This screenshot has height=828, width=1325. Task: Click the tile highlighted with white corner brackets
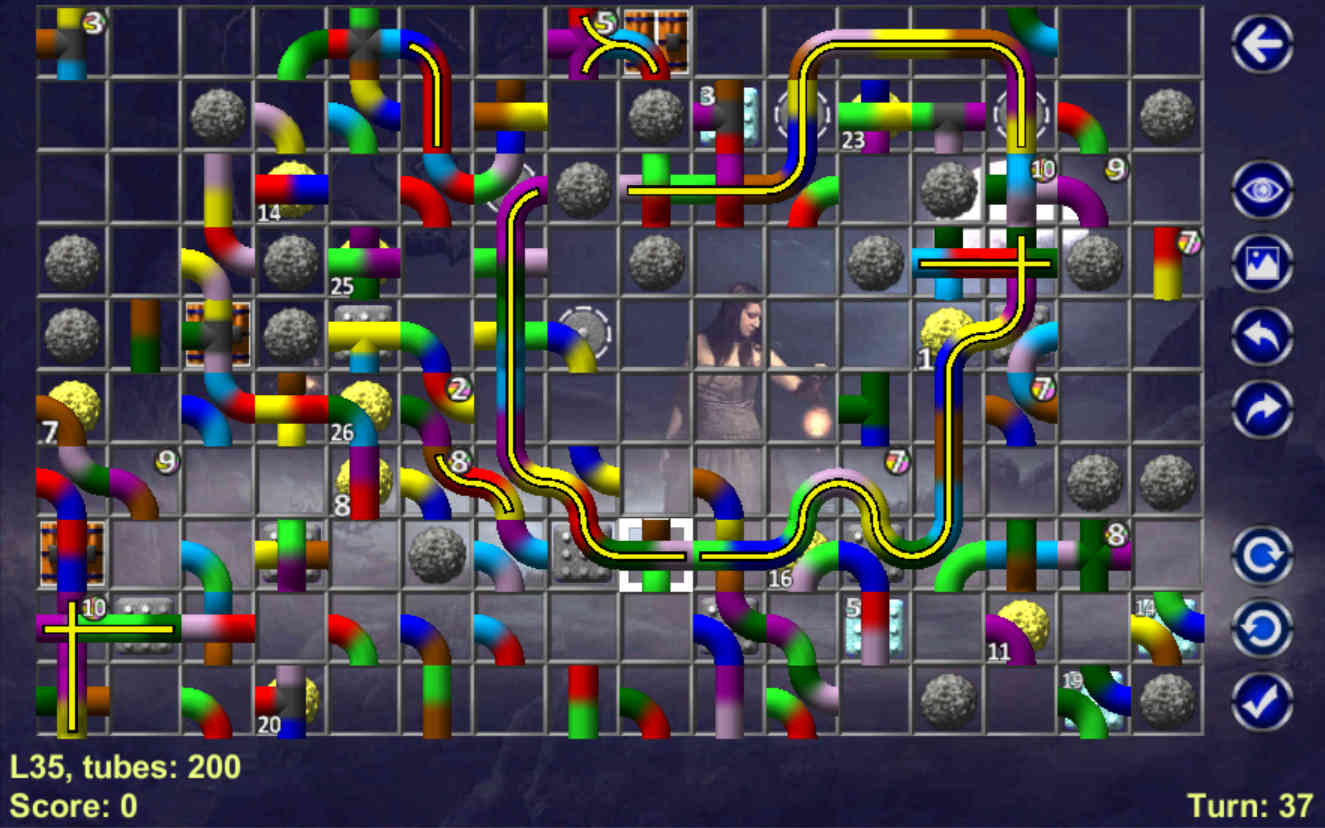point(656,555)
